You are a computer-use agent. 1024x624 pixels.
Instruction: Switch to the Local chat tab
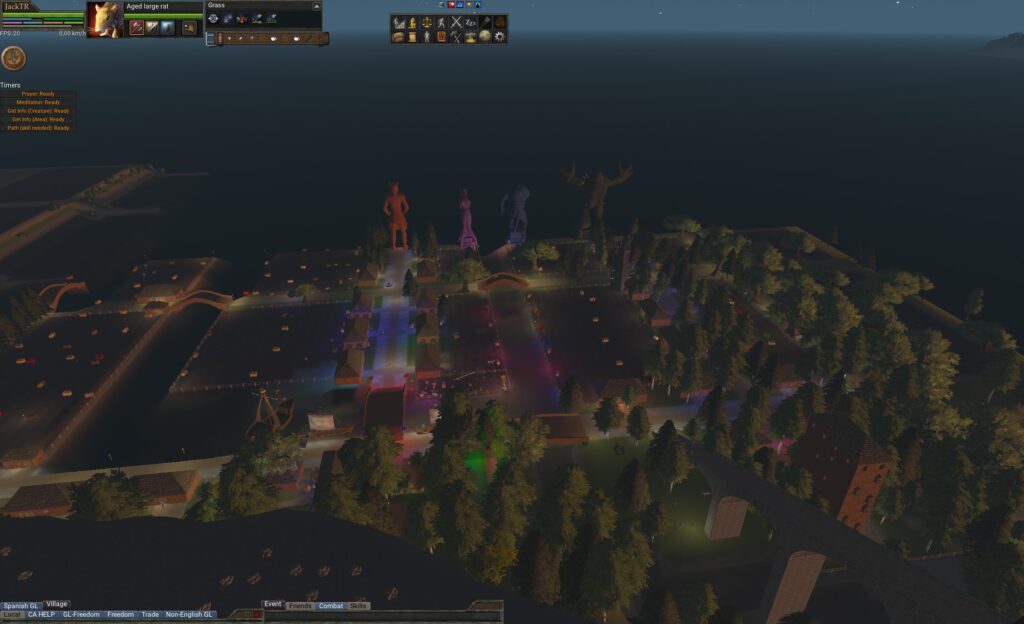[12, 614]
